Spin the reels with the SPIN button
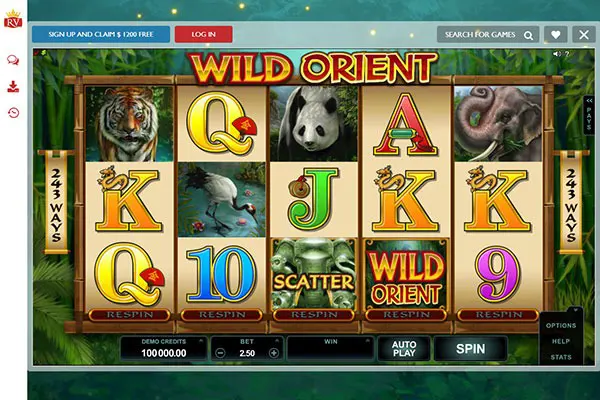600x400 pixels. tap(469, 348)
